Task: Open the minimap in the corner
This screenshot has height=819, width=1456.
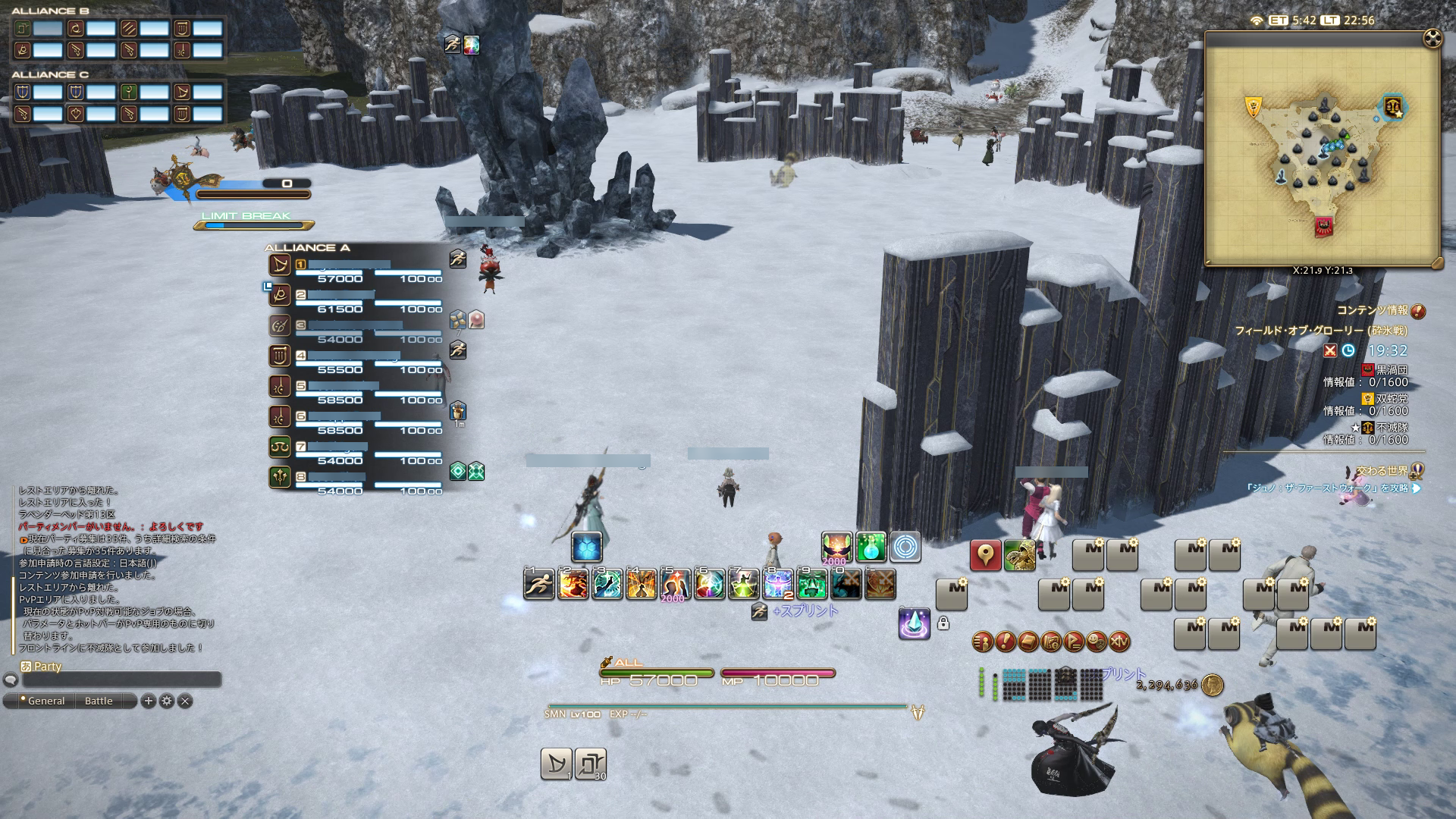Action: pyautogui.click(x=1322, y=149)
